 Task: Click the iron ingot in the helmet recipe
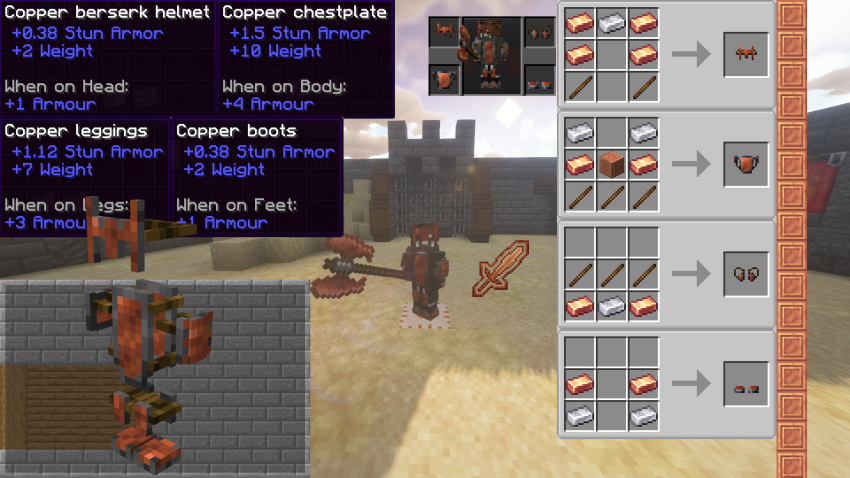[612, 21]
